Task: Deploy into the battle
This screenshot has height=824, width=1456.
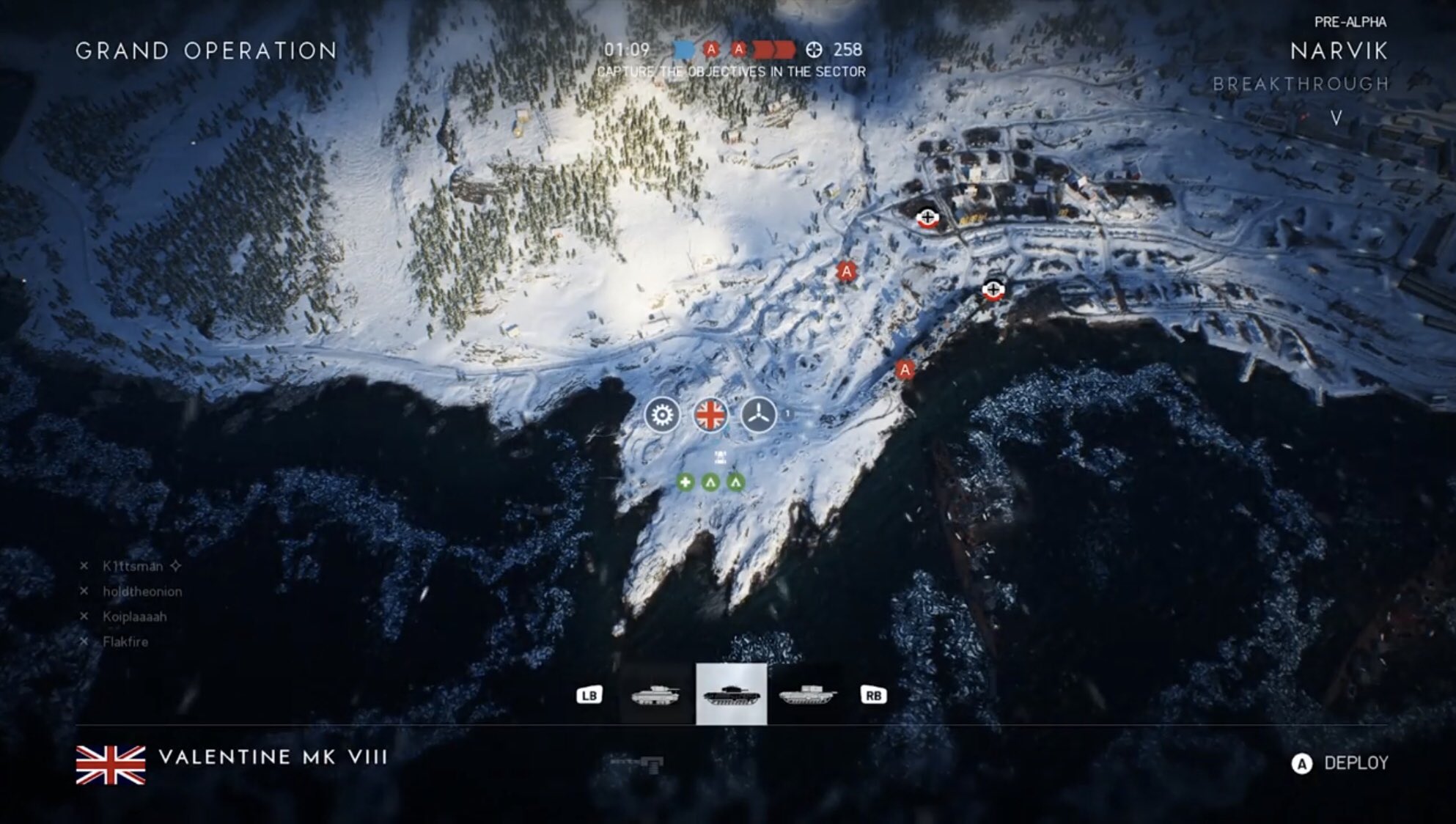Action: [x=1340, y=763]
